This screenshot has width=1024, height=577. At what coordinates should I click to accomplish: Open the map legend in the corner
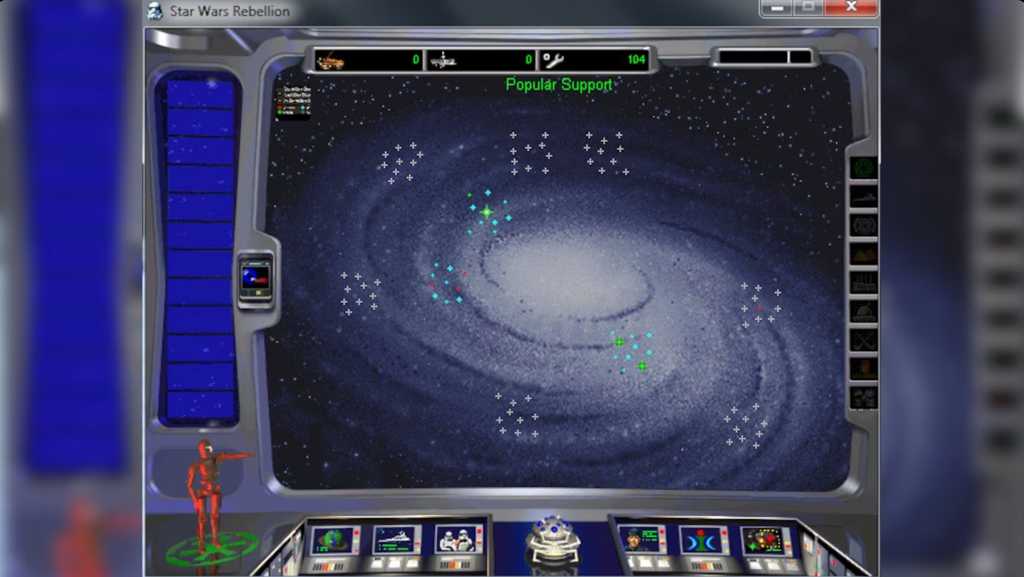[294, 102]
